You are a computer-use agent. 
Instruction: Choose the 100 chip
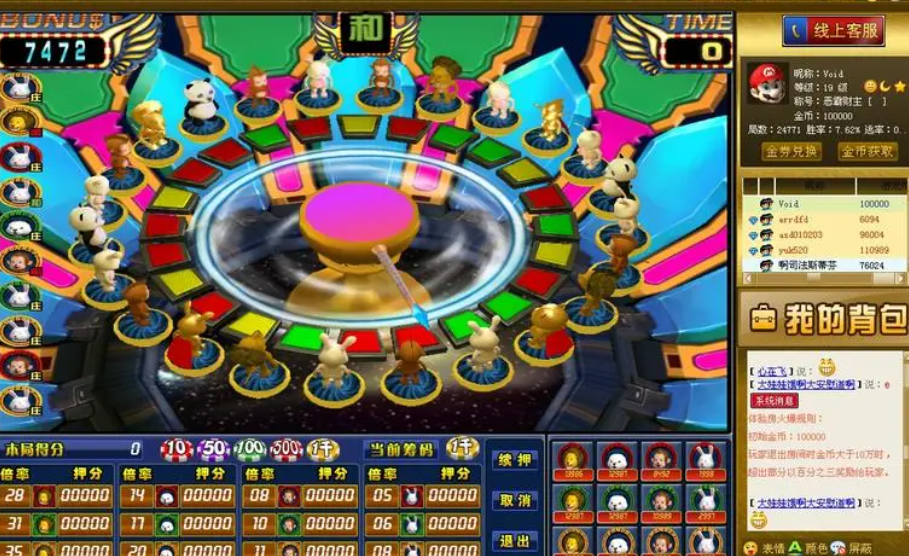pyautogui.click(x=250, y=450)
